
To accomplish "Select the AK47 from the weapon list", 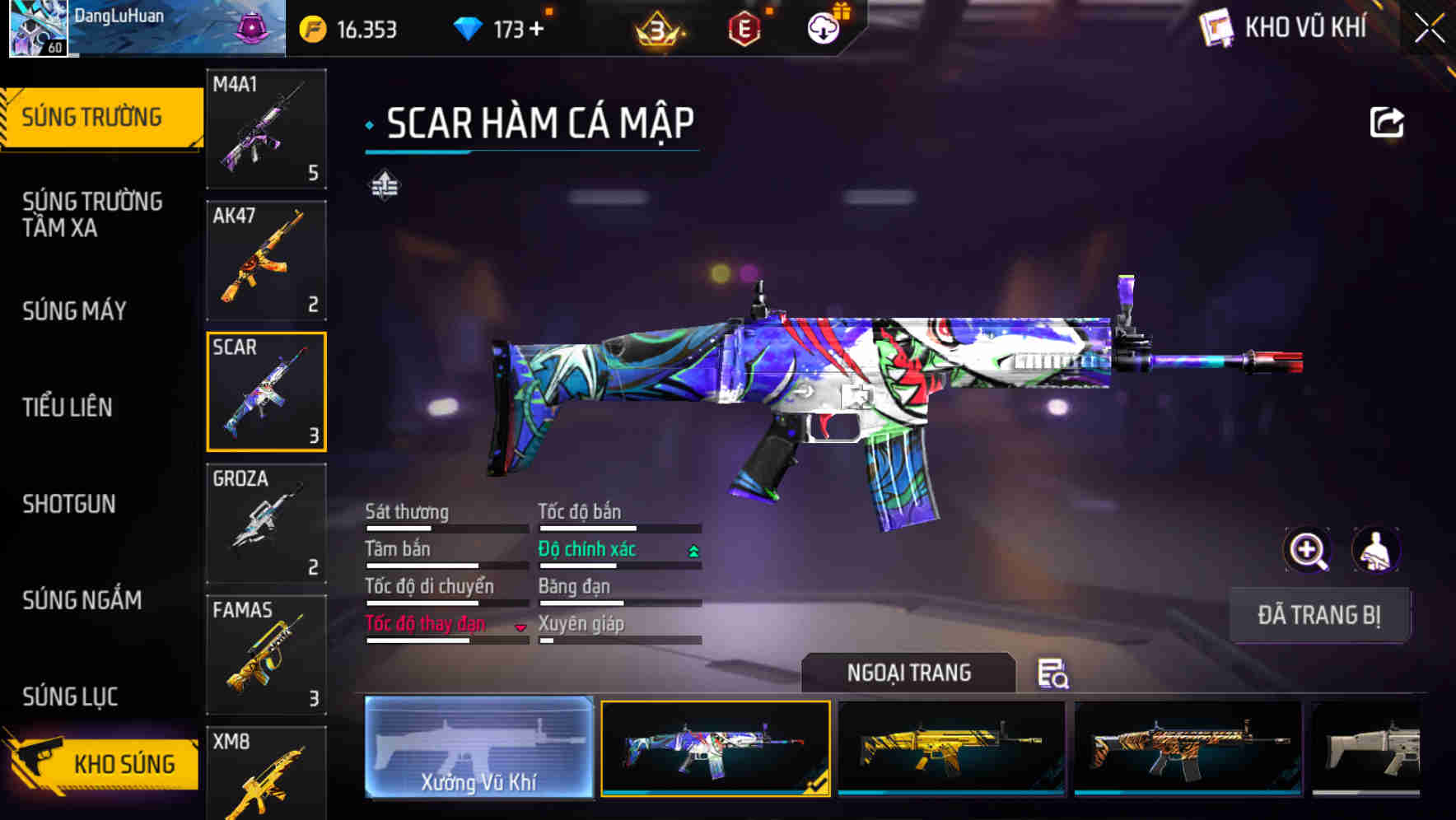I will (265, 259).
